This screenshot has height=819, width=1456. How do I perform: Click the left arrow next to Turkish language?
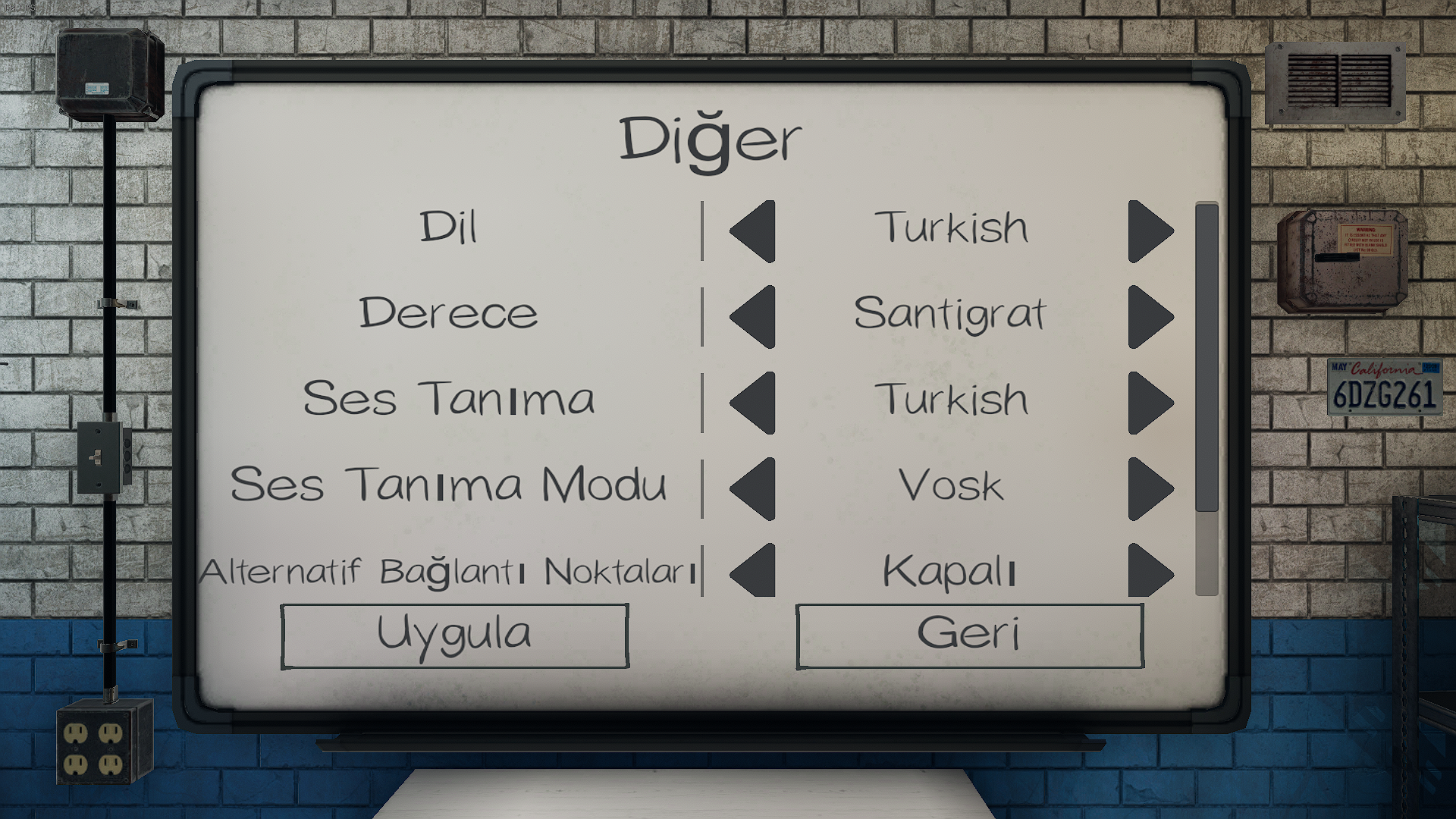(751, 230)
